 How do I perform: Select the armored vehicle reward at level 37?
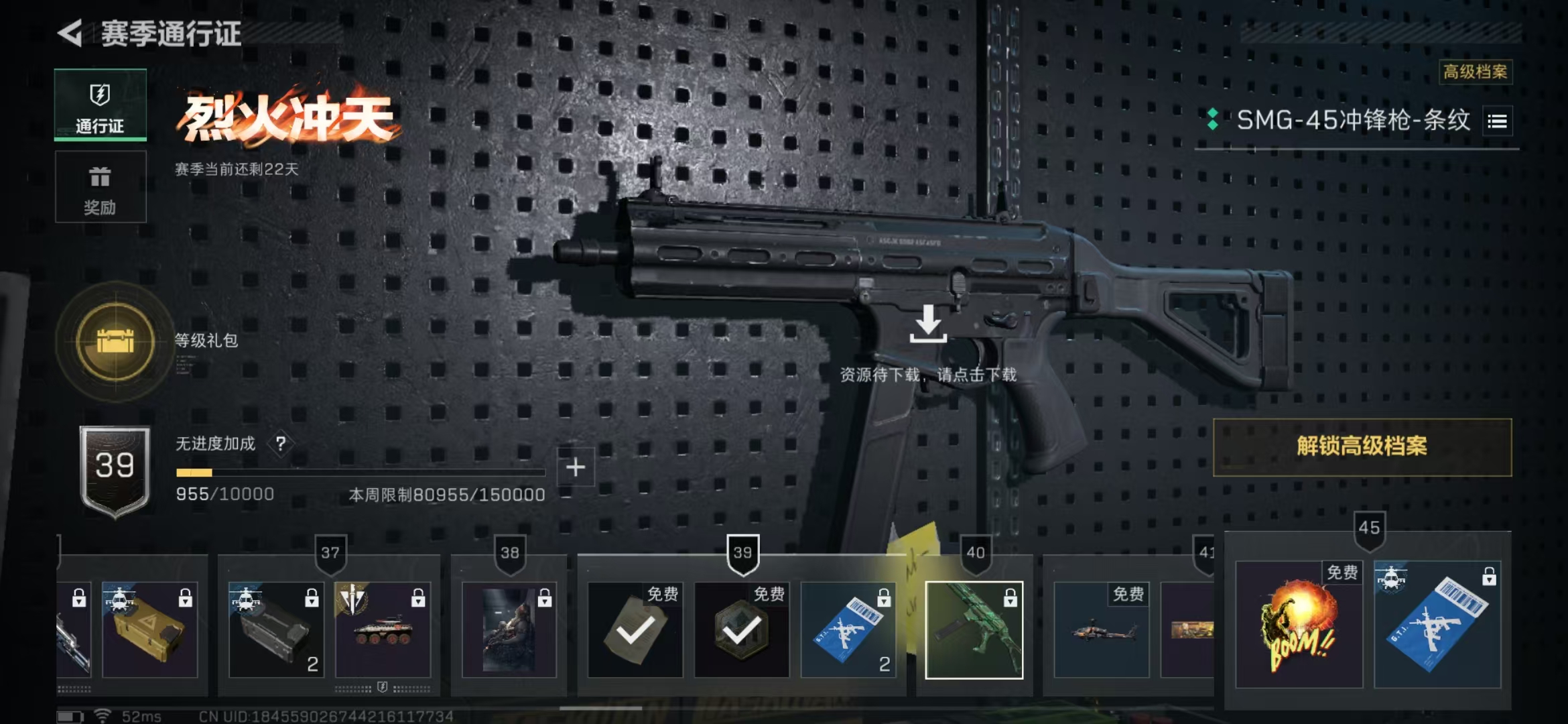tap(383, 630)
